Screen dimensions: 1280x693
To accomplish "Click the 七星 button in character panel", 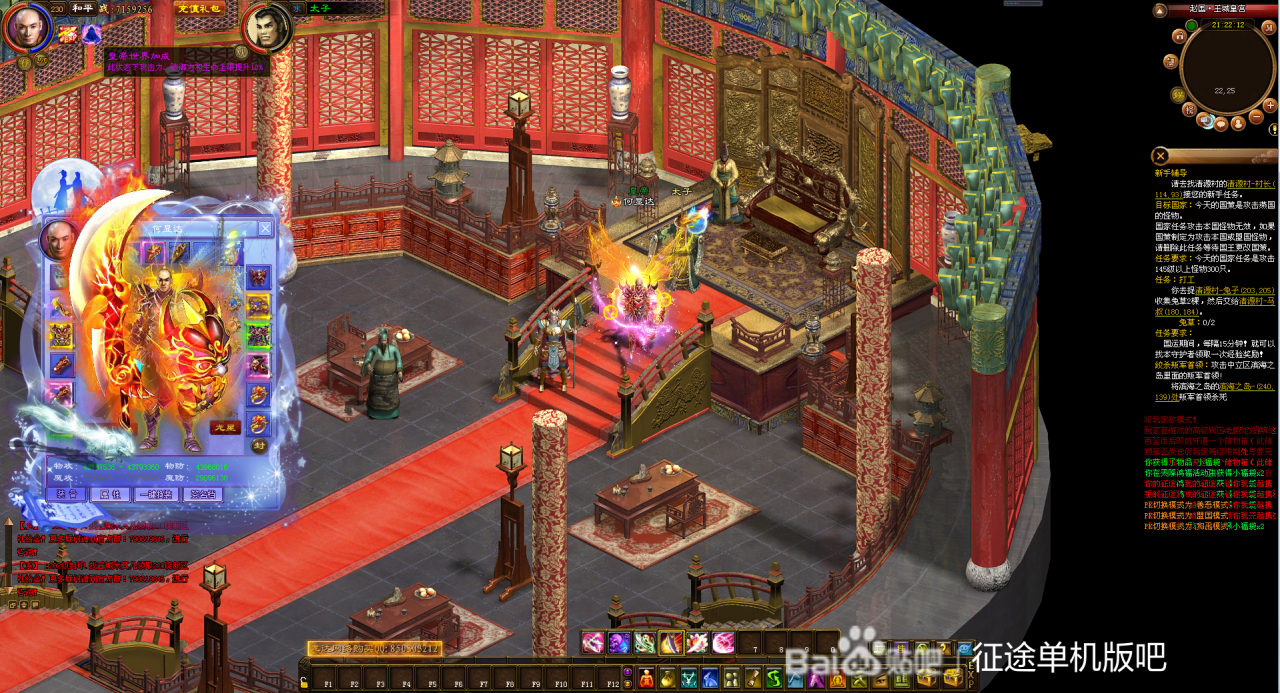I will (225, 427).
